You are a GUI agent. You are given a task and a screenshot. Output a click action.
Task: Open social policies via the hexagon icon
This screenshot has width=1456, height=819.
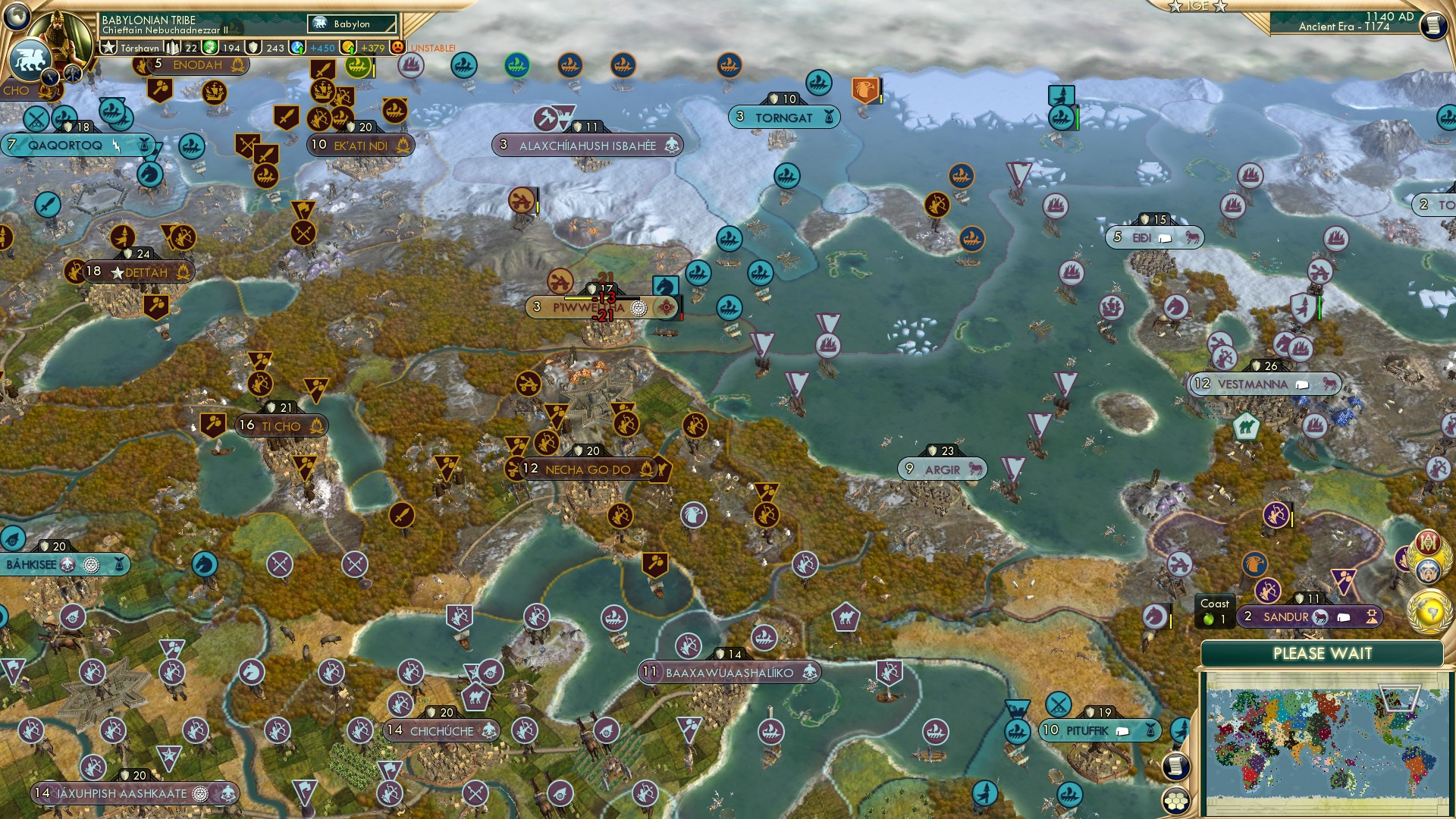click(1176, 800)
